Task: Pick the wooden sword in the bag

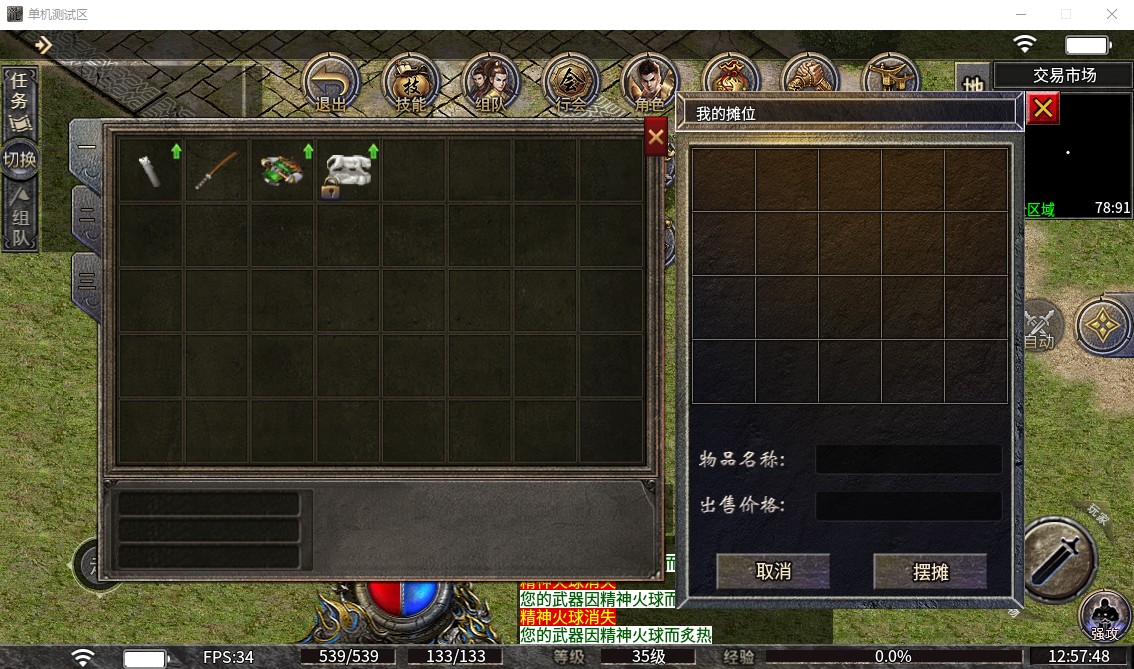Action: 217,170
